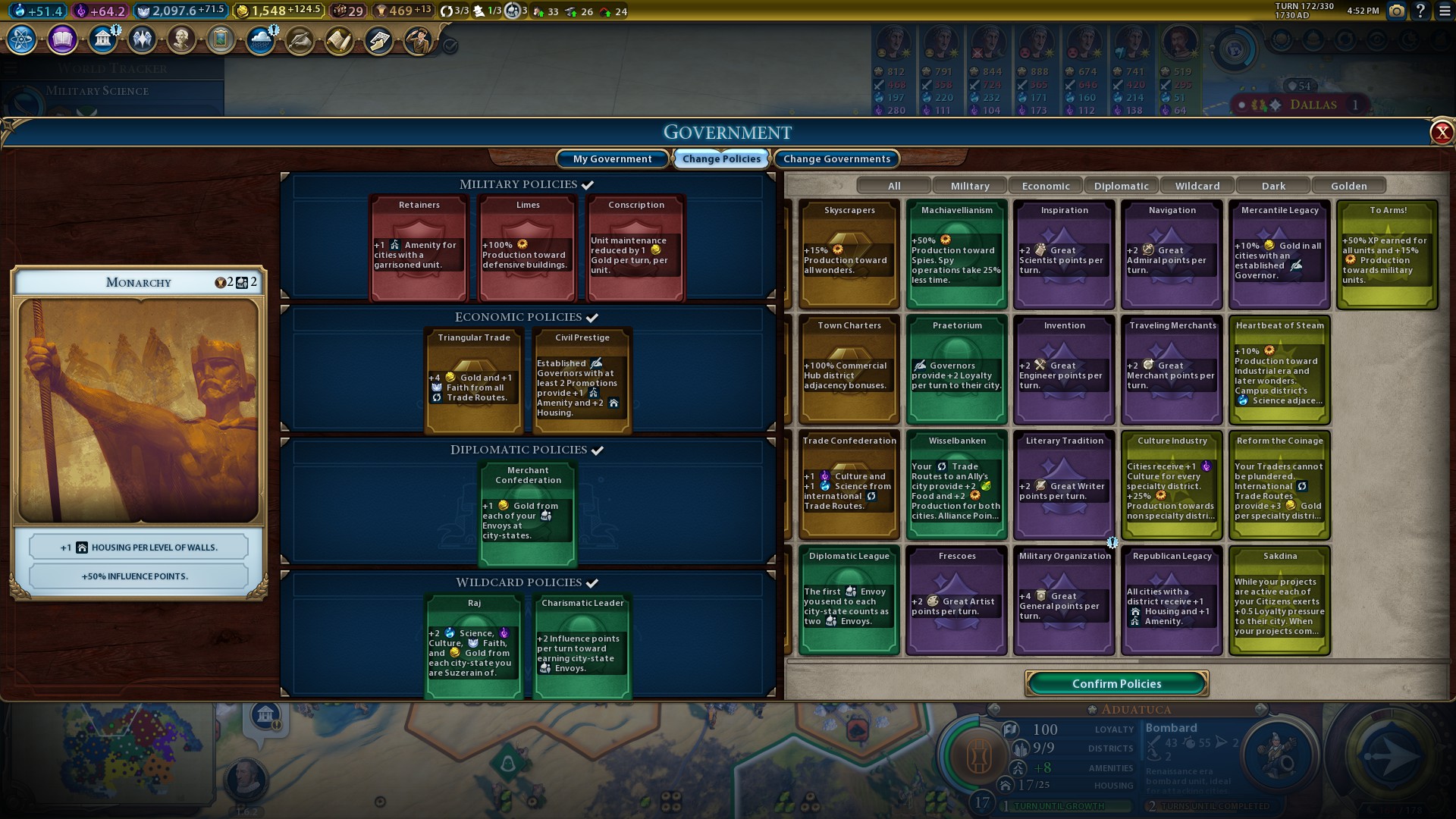Select the Merchant Confederation diplomatic card
The height and width of the screenshot is (819, 1456).
[528, 514]
